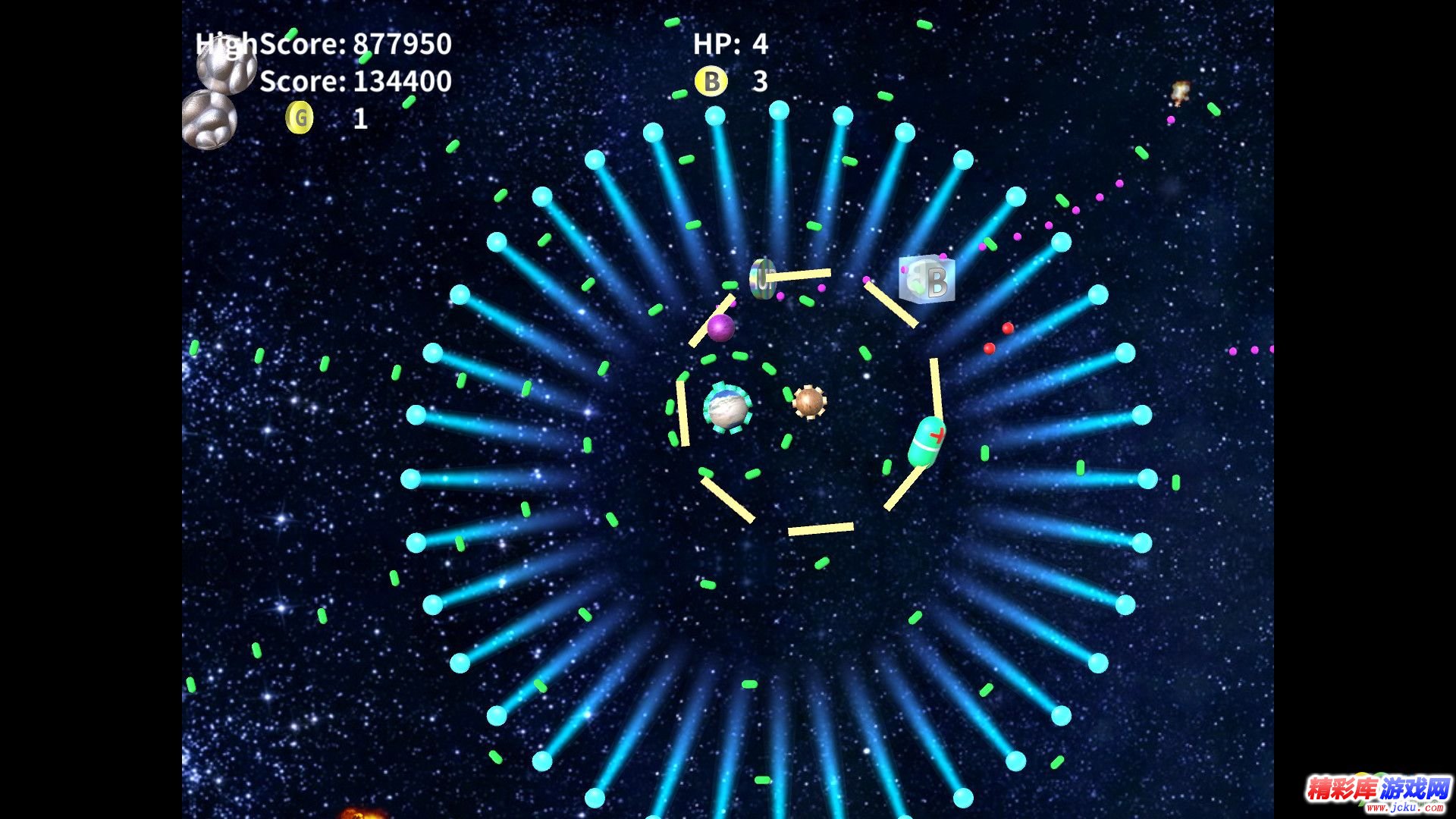Image resolution: width=1456 pixels, height=819 pixels.
Task: Click the yellow G coin icon
Action: [300, 118]
